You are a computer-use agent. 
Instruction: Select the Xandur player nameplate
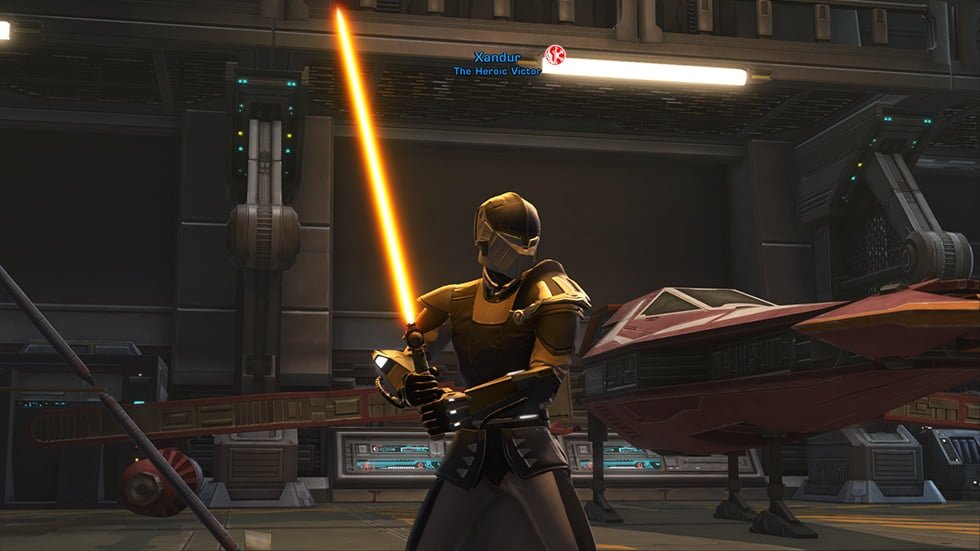(x=497, y=58)
